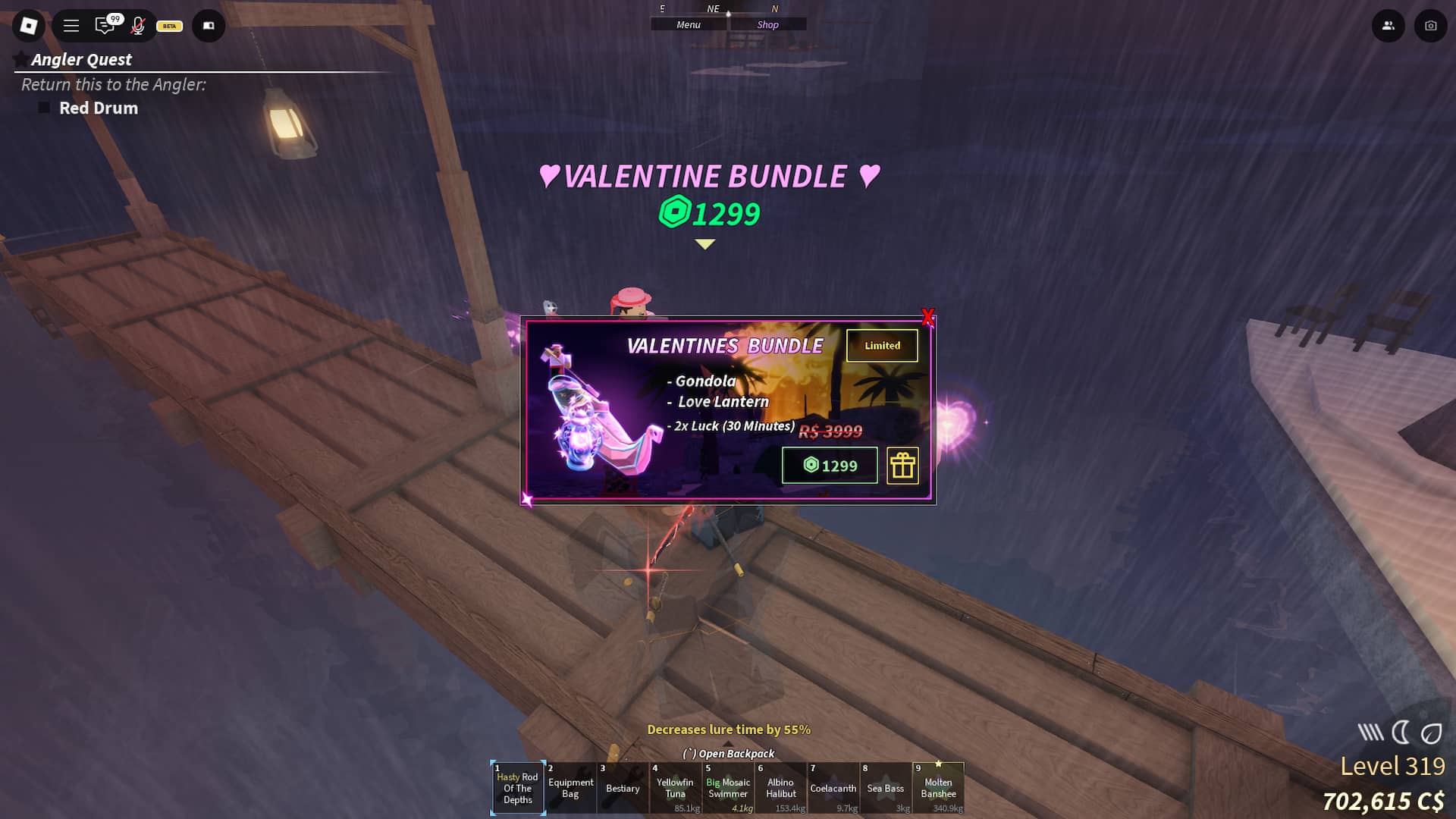Select the Sea Bass hotbar slot
Screen dimensions: 1456x819
click(x=885, y=788)
